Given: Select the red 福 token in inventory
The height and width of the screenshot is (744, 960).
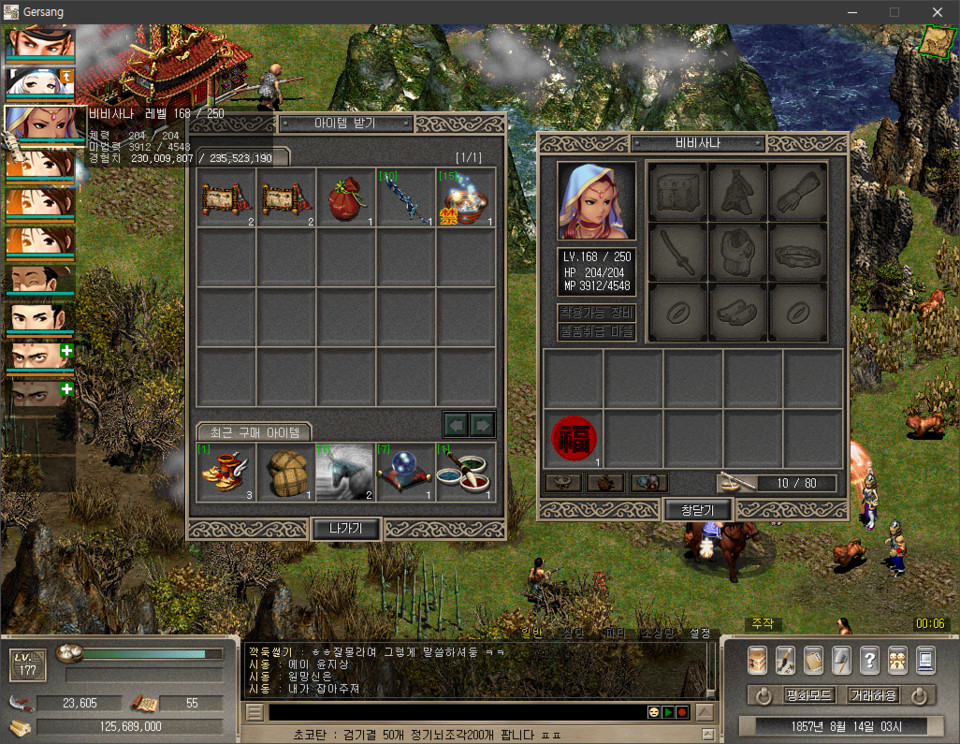Looking at the screenshot, I should [573, 439].
